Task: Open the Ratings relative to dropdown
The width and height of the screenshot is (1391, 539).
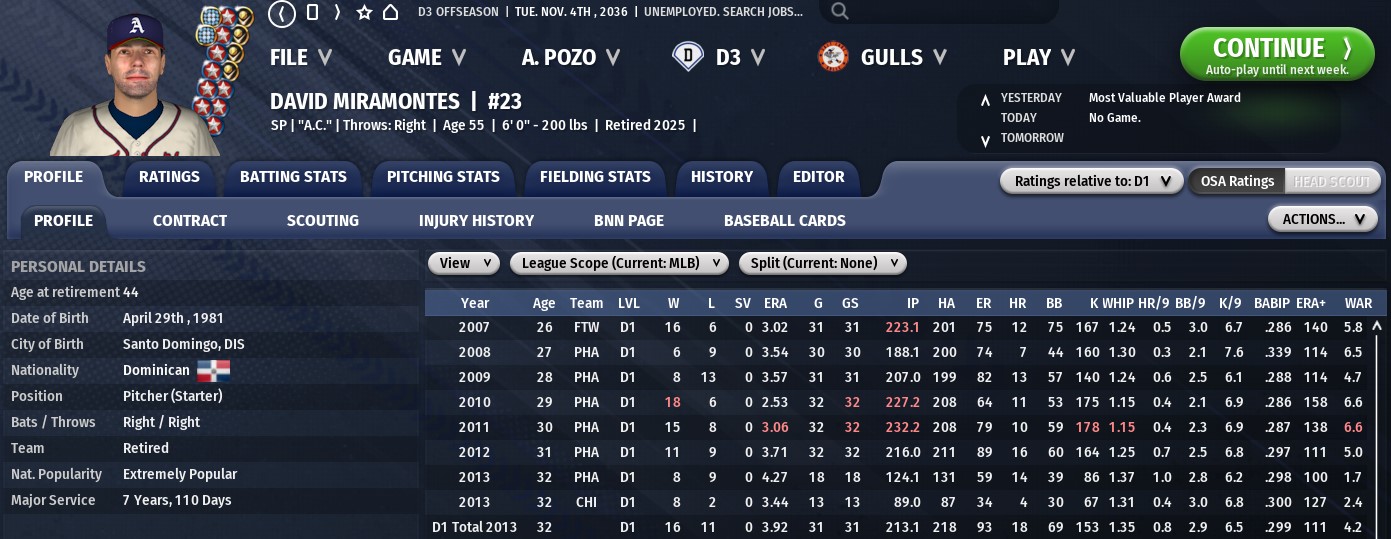Action: 1091,181
